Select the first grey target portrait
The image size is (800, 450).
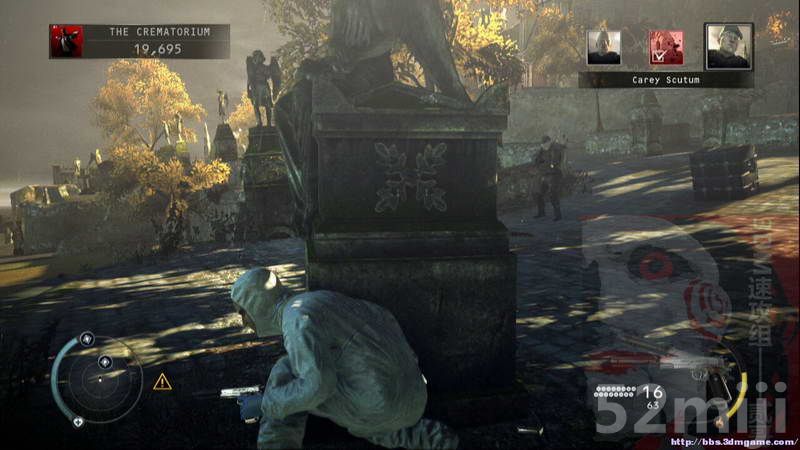(604, 46)
